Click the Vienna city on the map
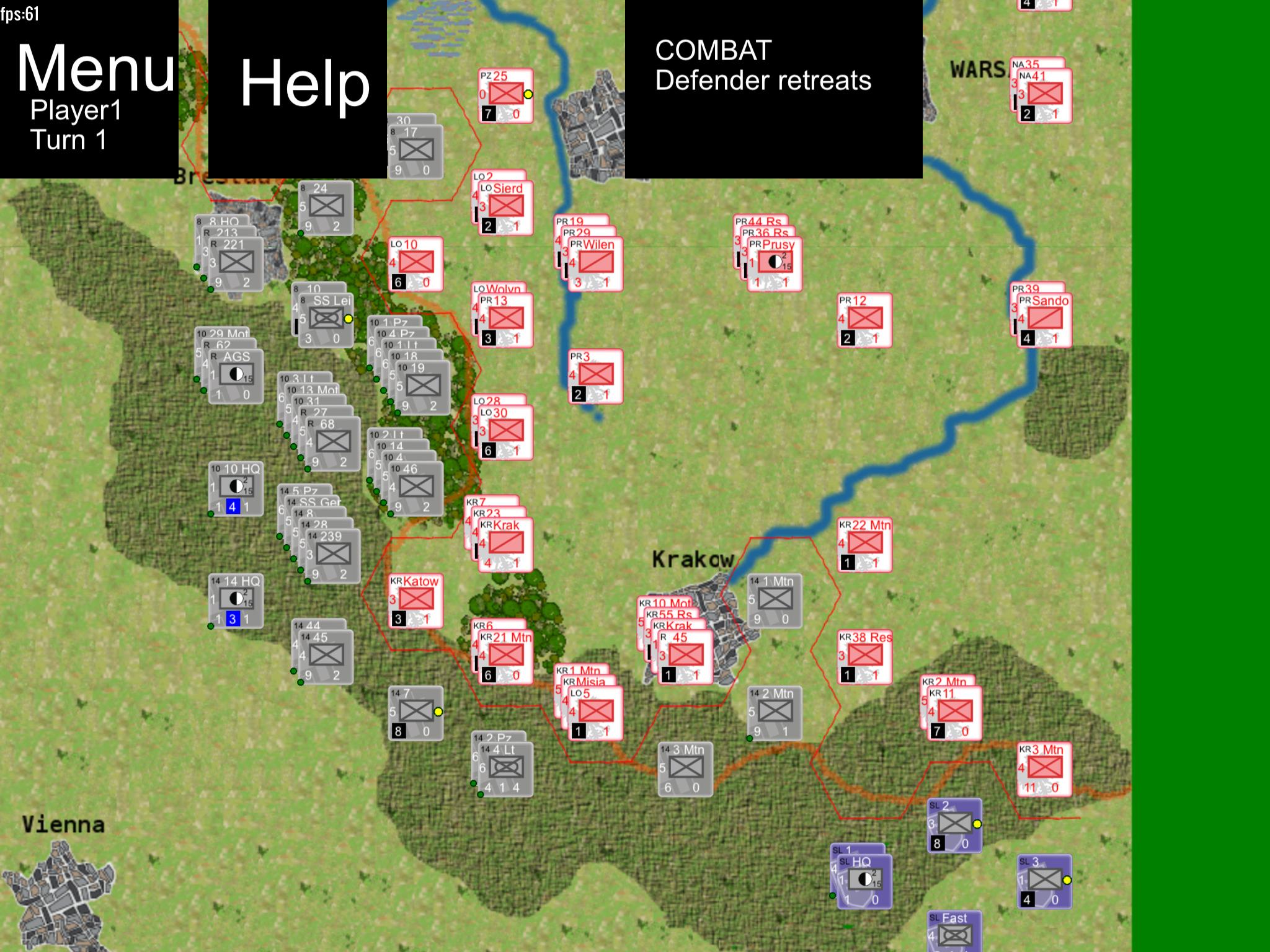Viewport: 1270px width, 952px height. tap(62, 824)
